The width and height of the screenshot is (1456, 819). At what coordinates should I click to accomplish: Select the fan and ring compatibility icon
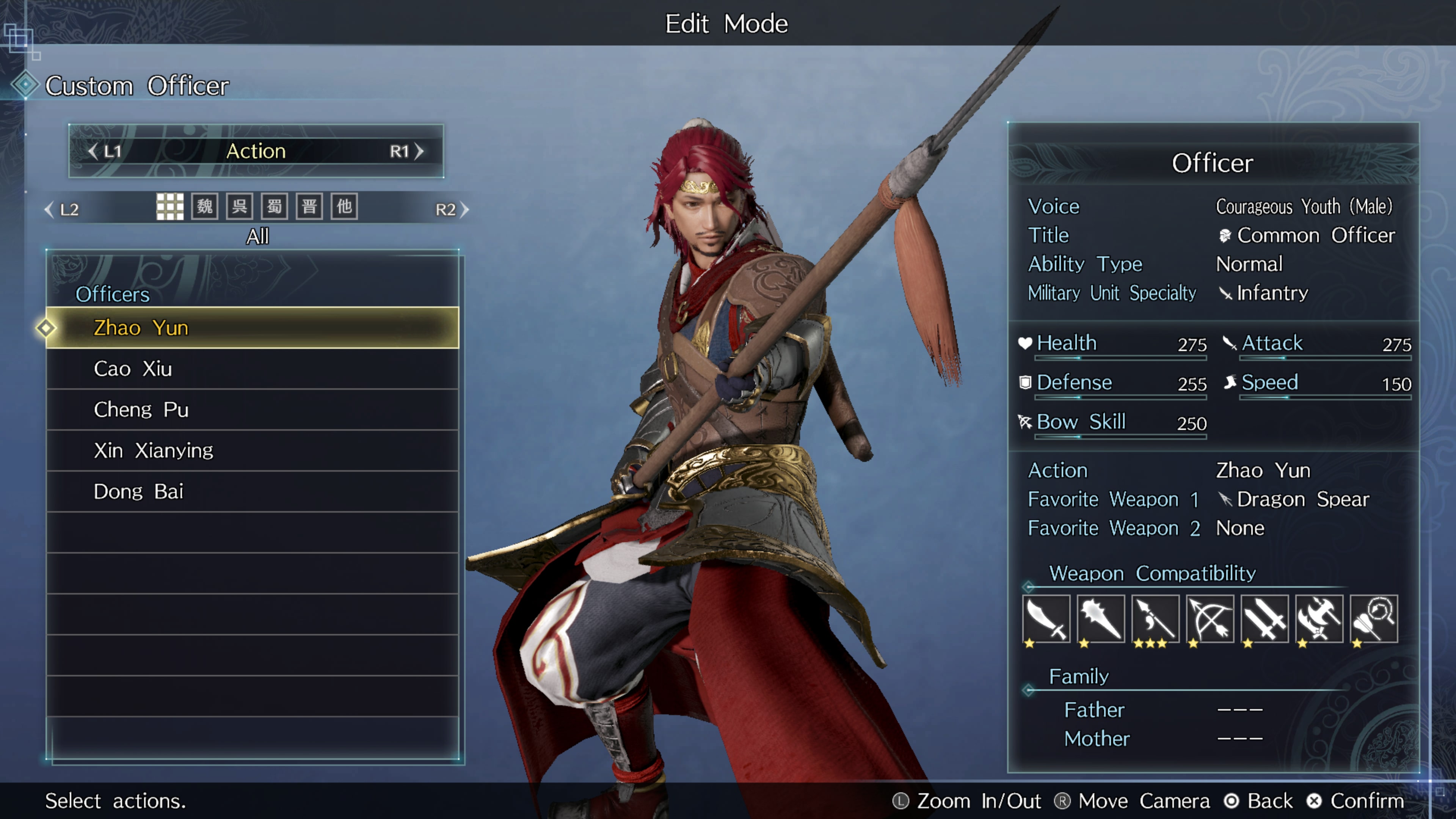(x=1373, y=619)
